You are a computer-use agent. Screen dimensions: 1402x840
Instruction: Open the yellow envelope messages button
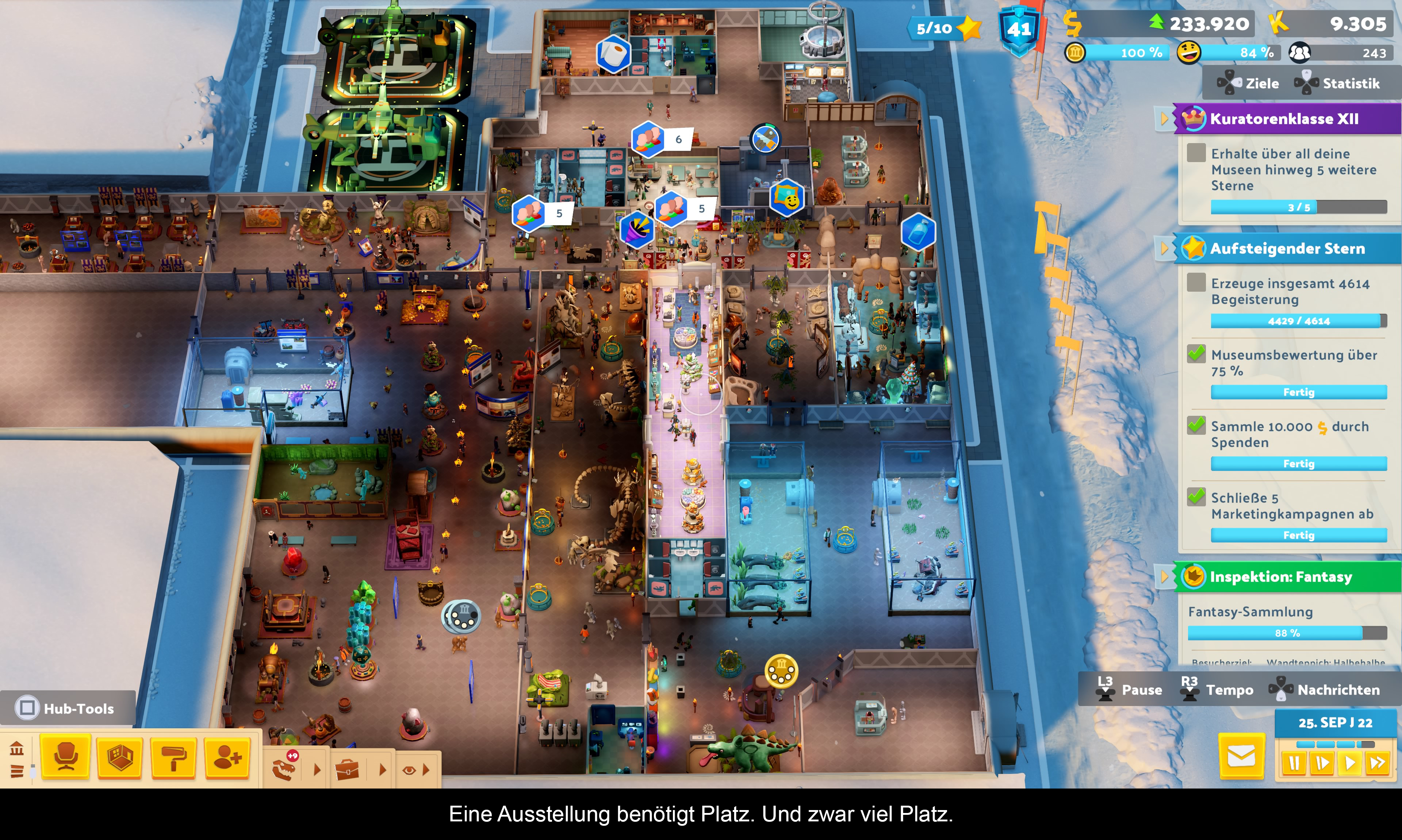1241,756
